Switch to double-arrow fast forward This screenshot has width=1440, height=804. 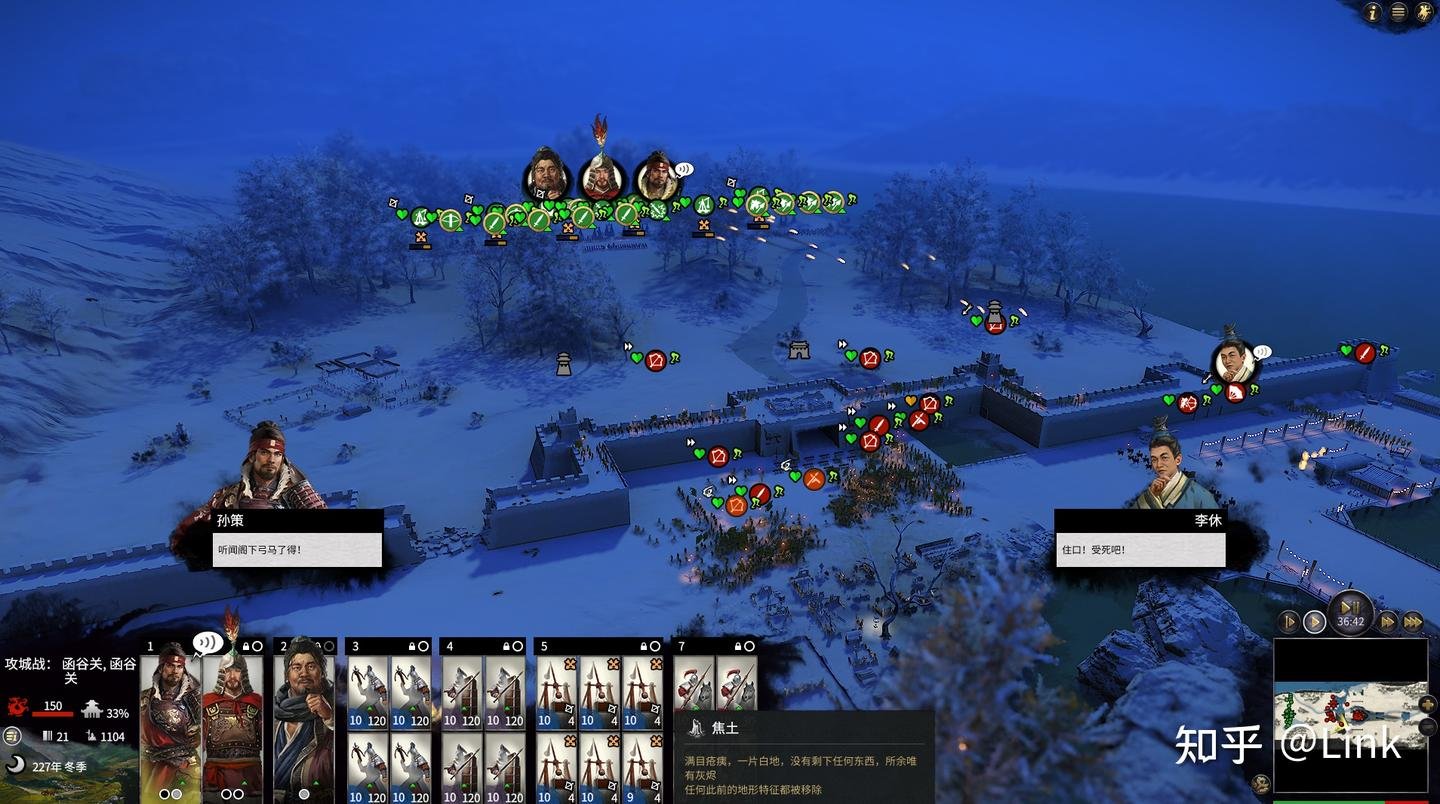(1388, 622)
